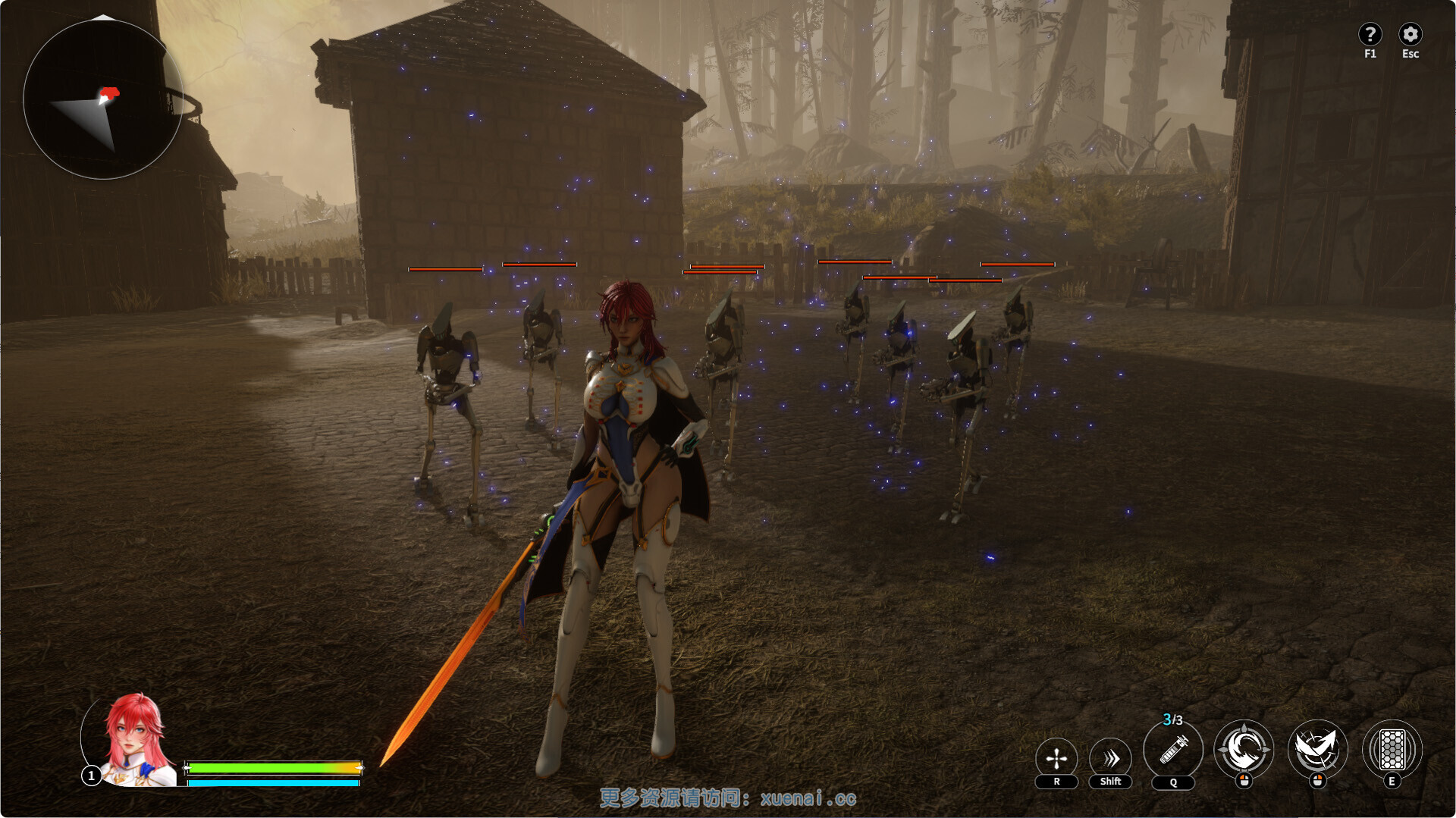1456x818 pixels.
Task: Click the circular minimap
Action: tap(103, 99)
